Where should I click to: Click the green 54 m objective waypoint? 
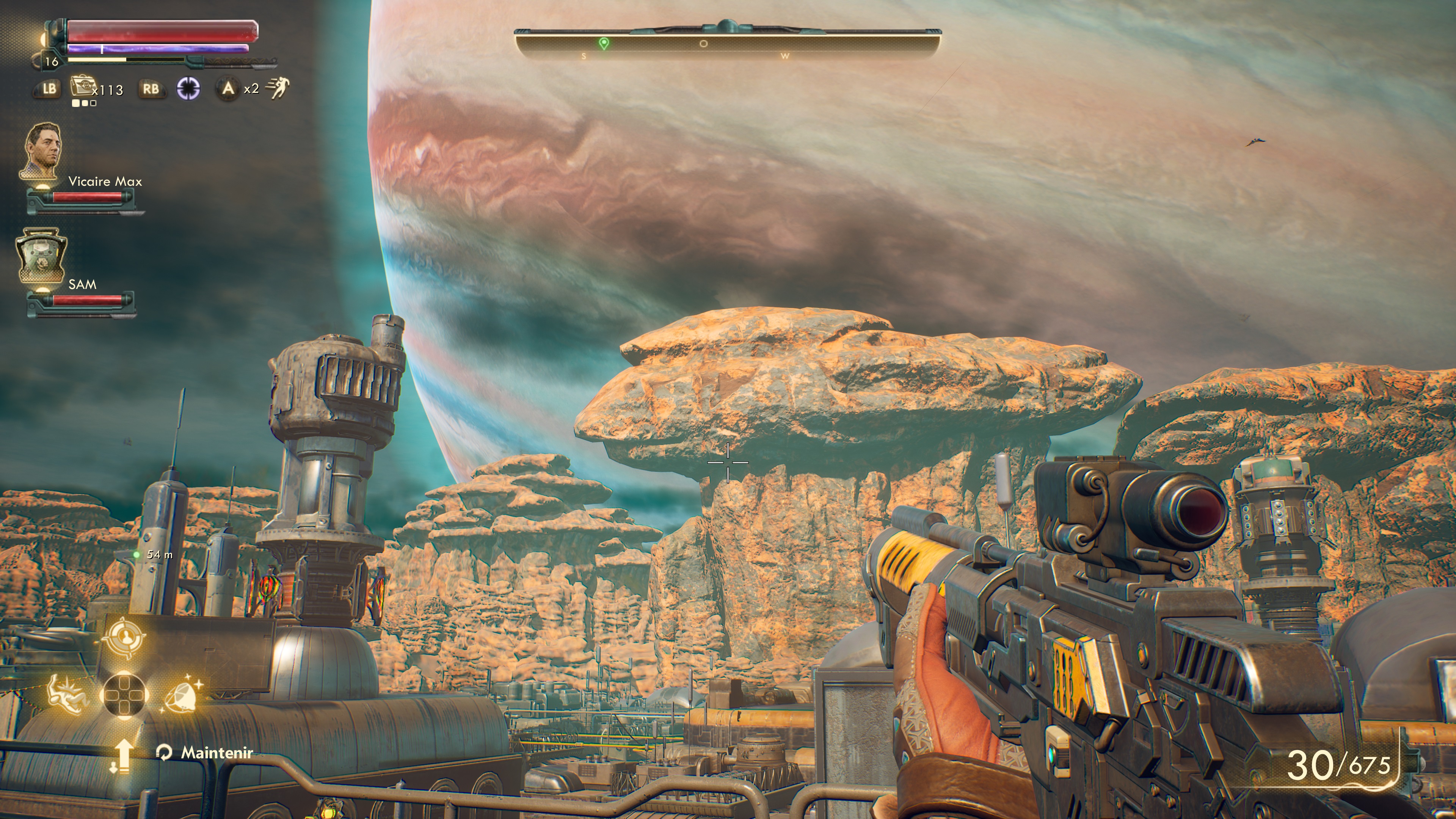pyautogui.click(x=137, y=555)
